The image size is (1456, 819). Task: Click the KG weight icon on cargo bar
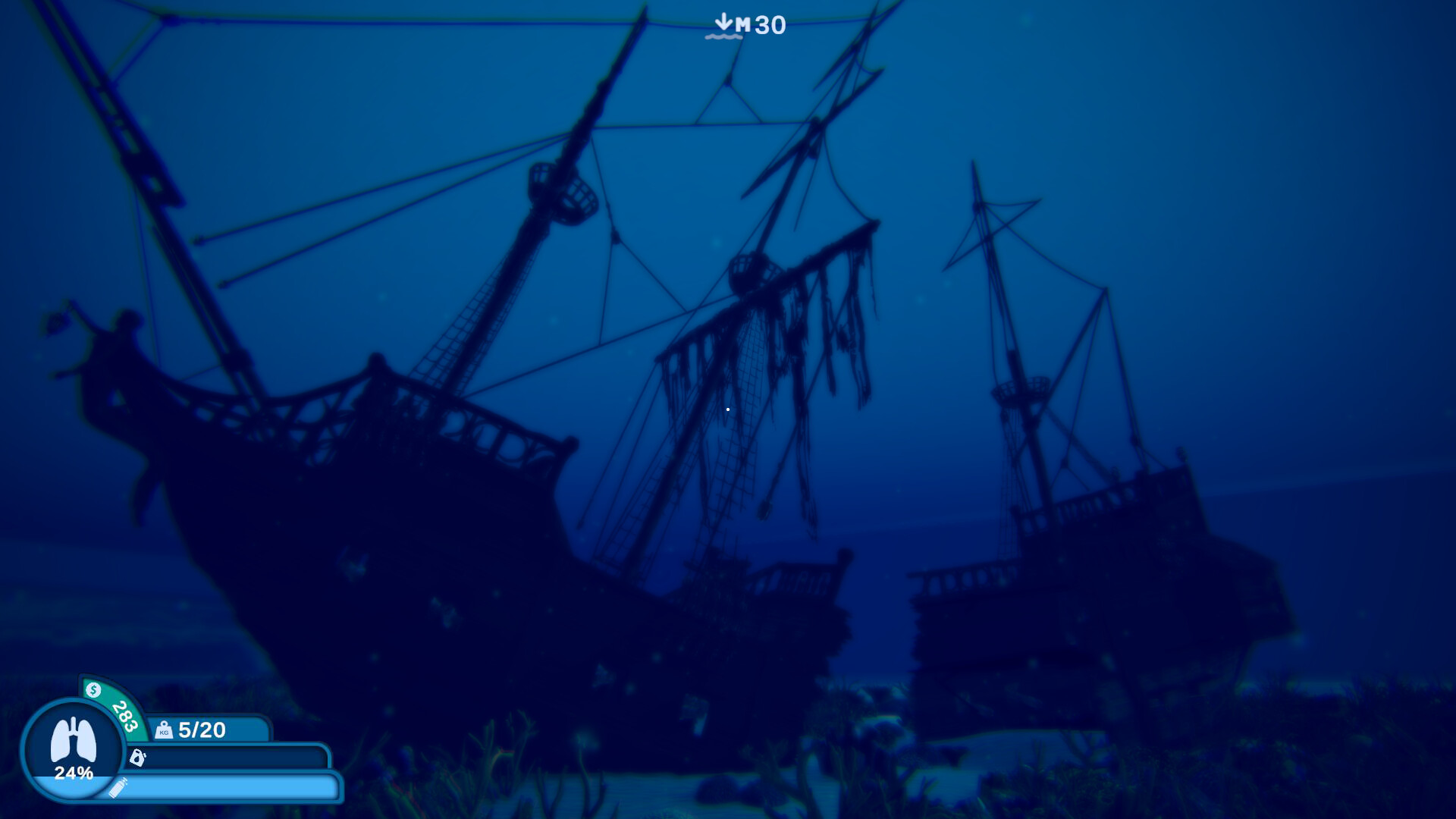coord(164,730)
